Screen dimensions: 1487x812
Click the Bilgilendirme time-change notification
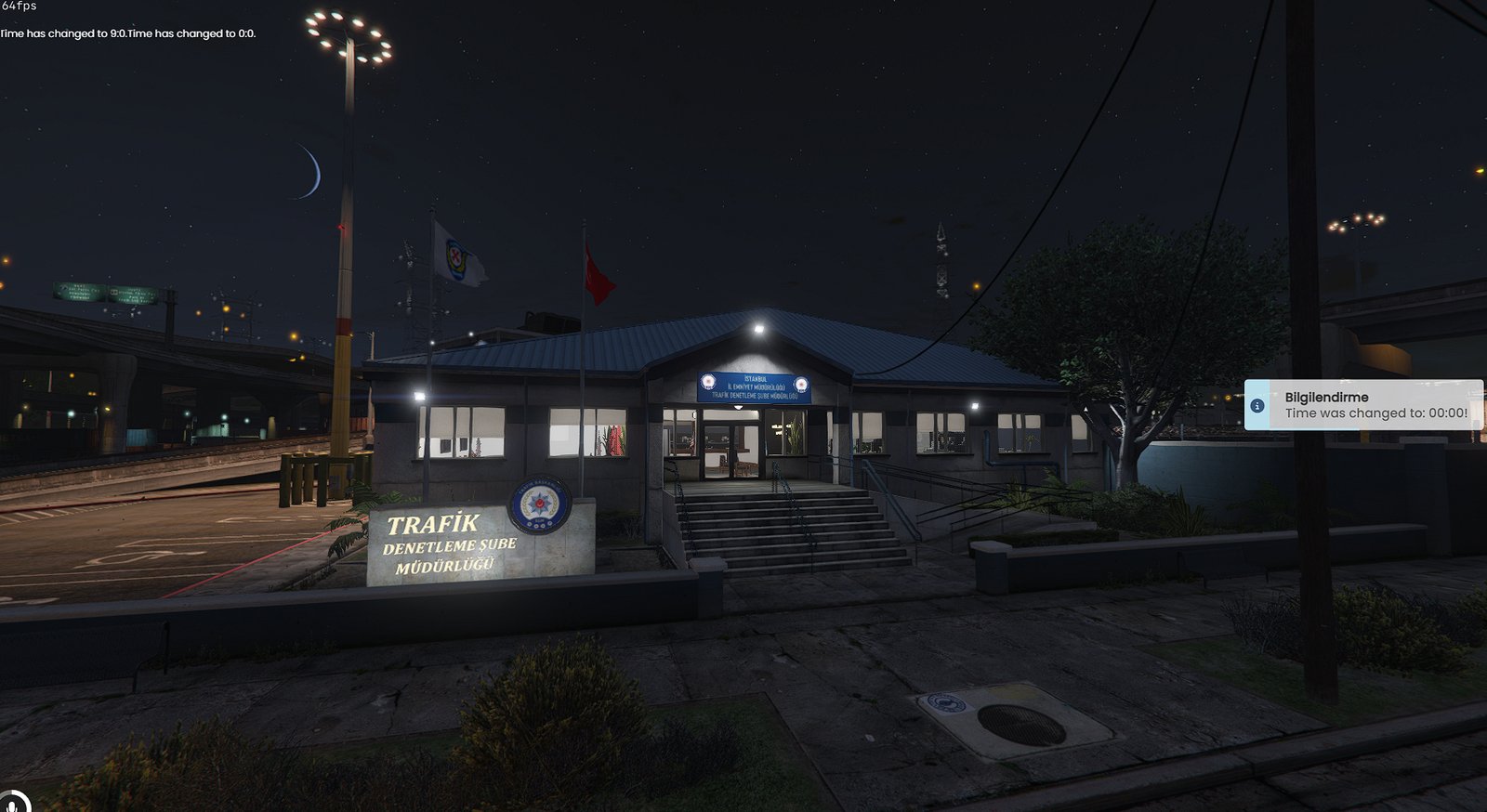click(x=1364, y=405)
